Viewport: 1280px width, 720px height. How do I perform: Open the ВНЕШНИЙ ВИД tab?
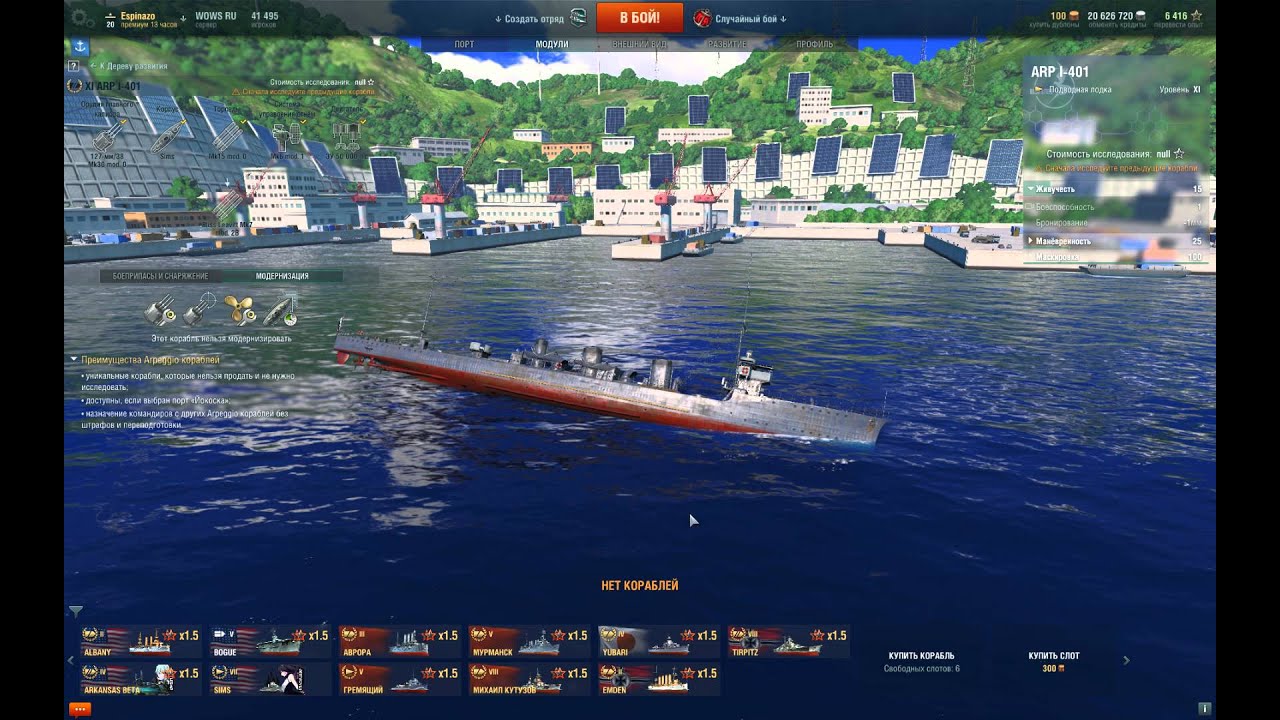coord(639,45)
